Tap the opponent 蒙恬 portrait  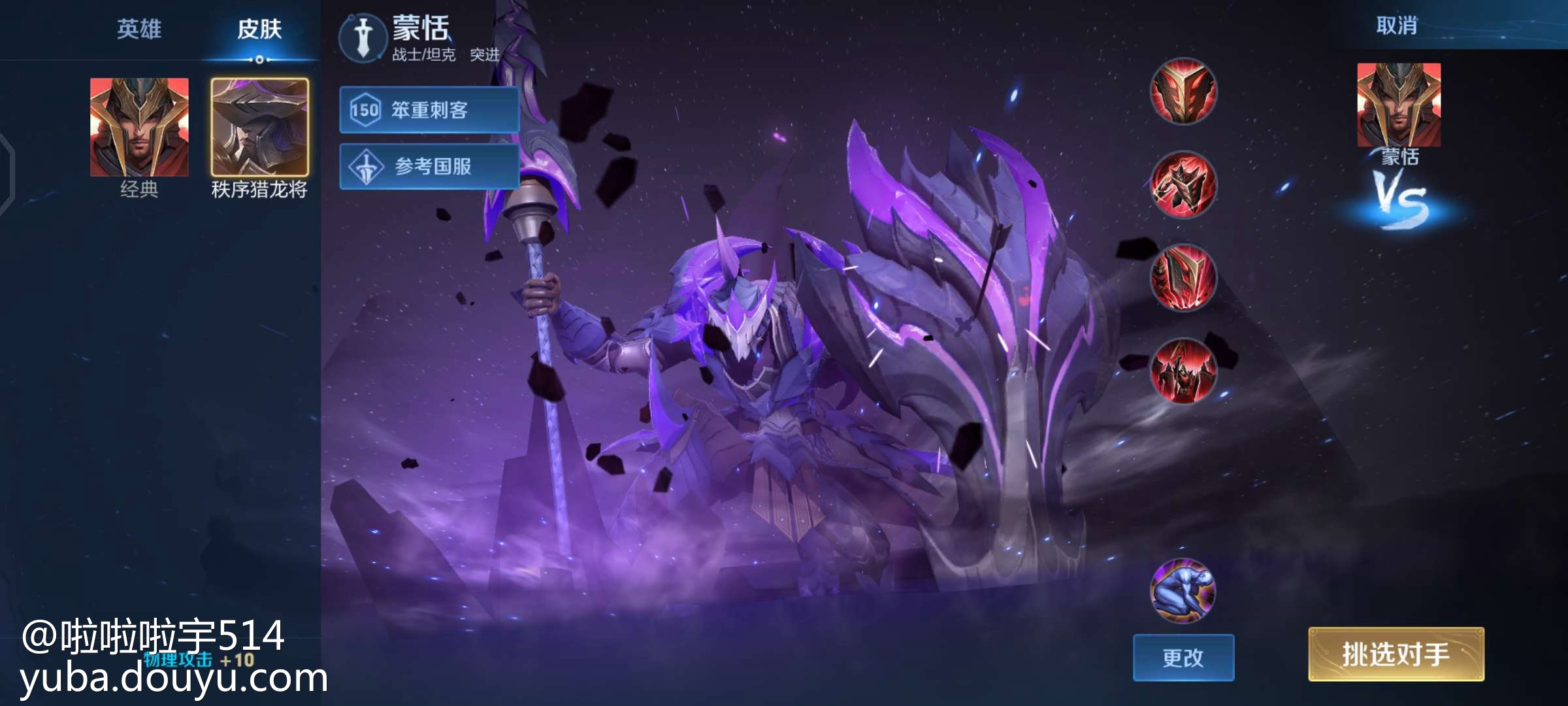pos(1399,105)
